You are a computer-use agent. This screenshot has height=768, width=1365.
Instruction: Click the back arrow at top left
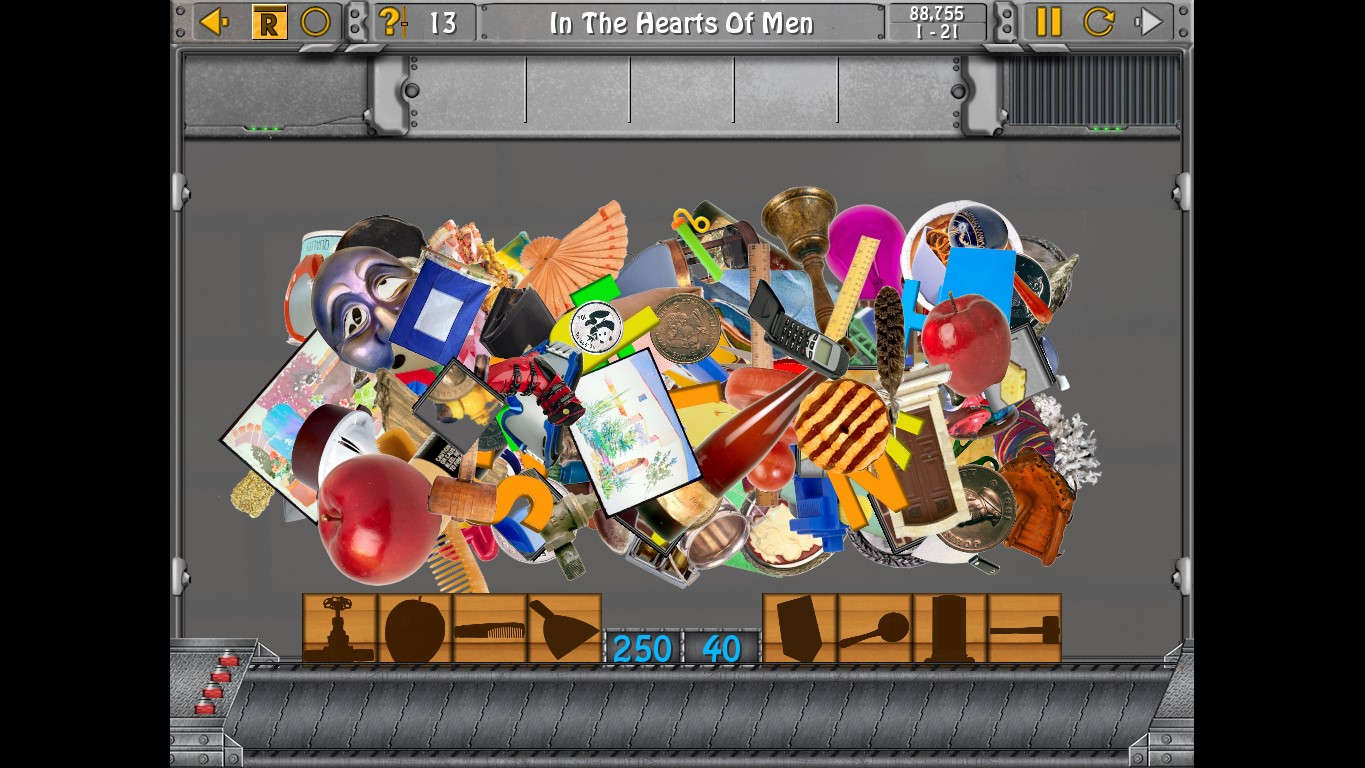213,21
